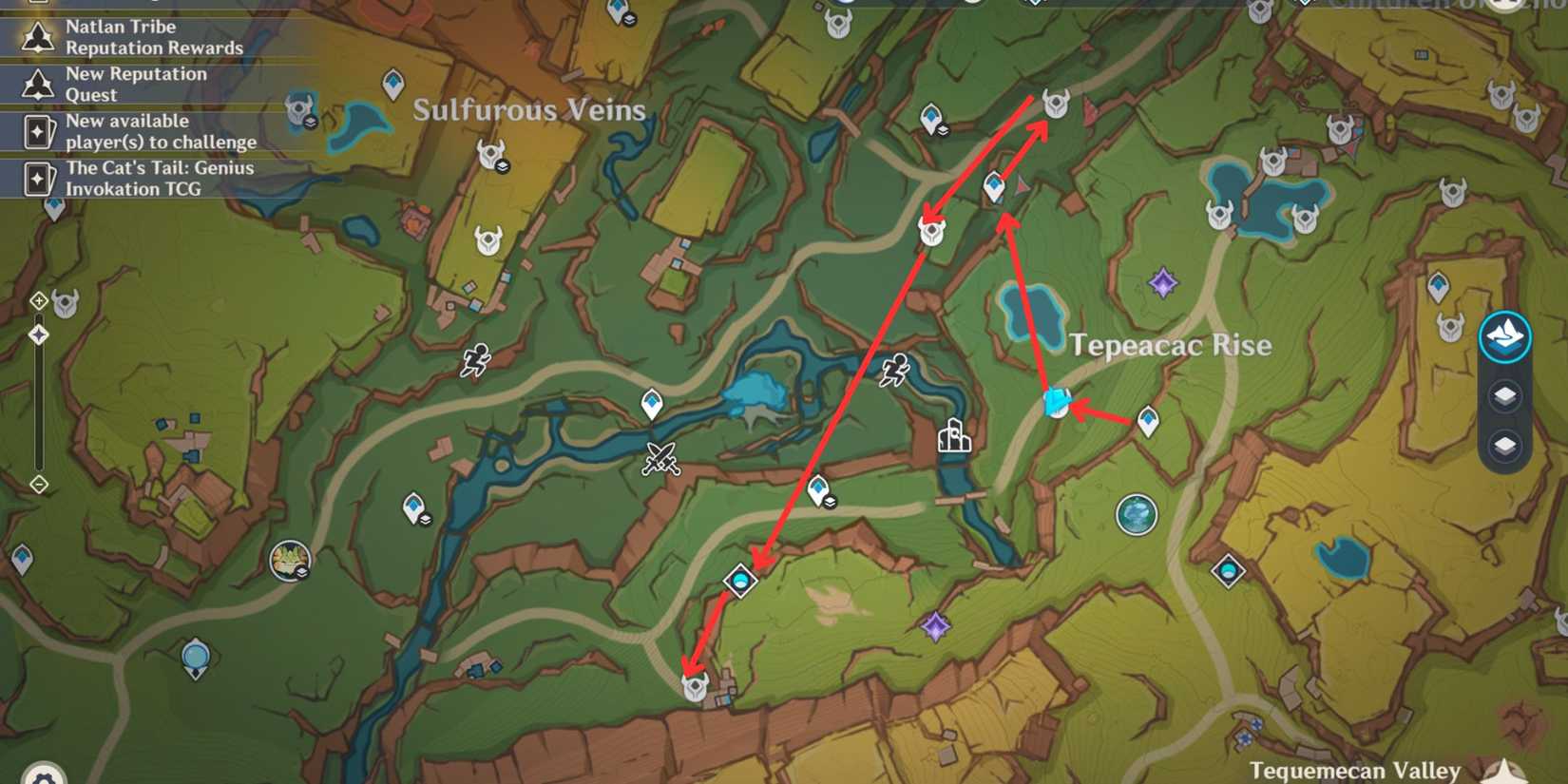Image resolution: width=1568 pixels, height=784 pixels.
Task: Select the purple domain star near Tepeacac Rise
Action: 1161,281
